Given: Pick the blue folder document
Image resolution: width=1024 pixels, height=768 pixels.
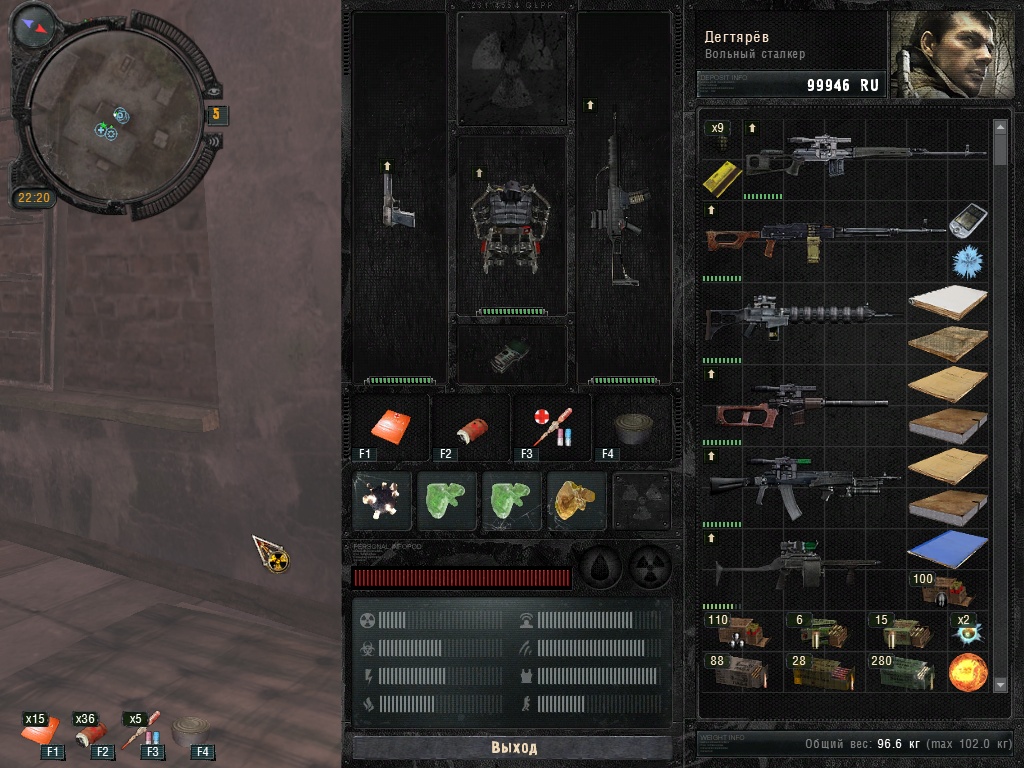Looking at the screenshot, I should (946, 549).
